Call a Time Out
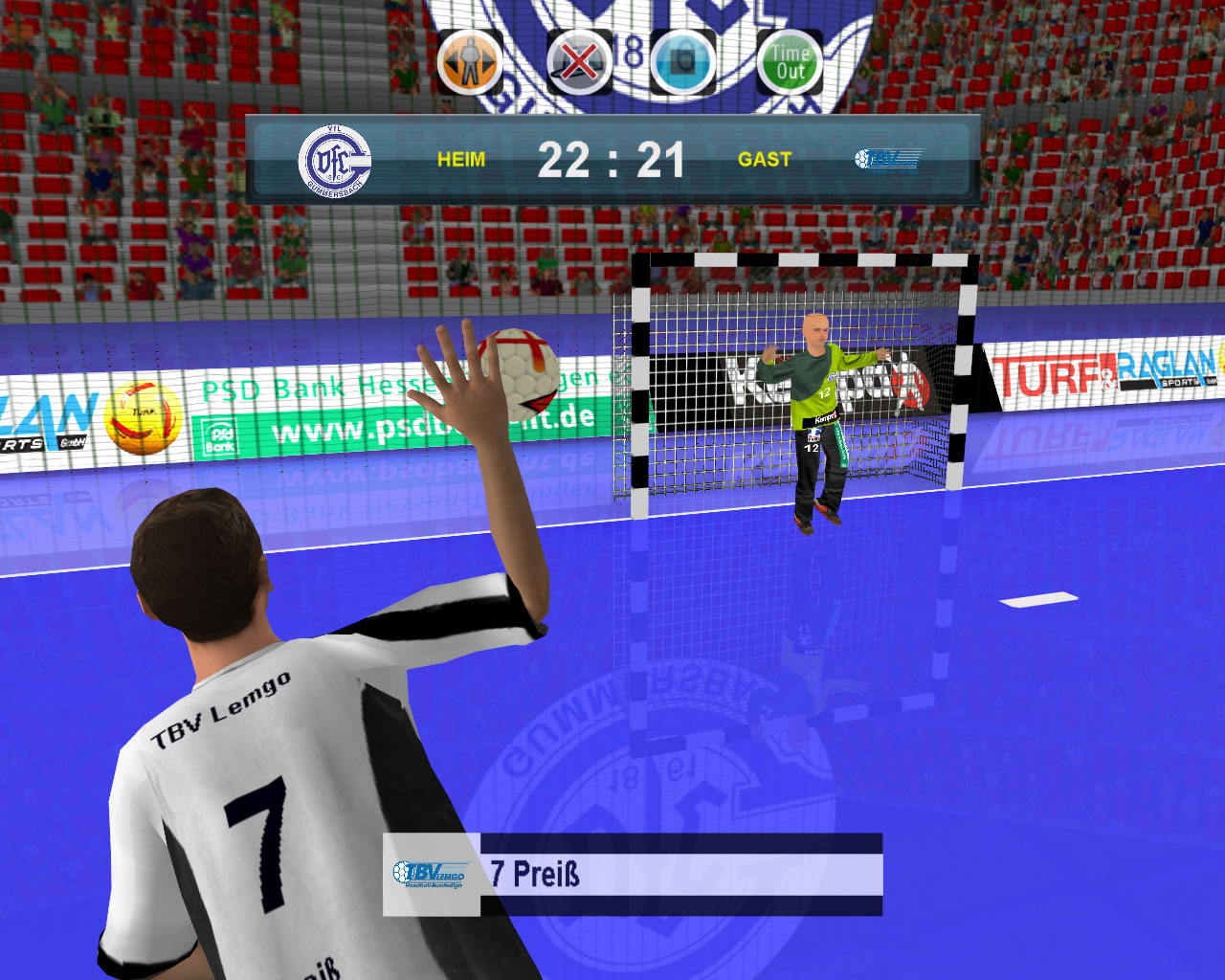The width and height of the screenshot is (1225, 980). pyautogui.click(x=790, y=62)
